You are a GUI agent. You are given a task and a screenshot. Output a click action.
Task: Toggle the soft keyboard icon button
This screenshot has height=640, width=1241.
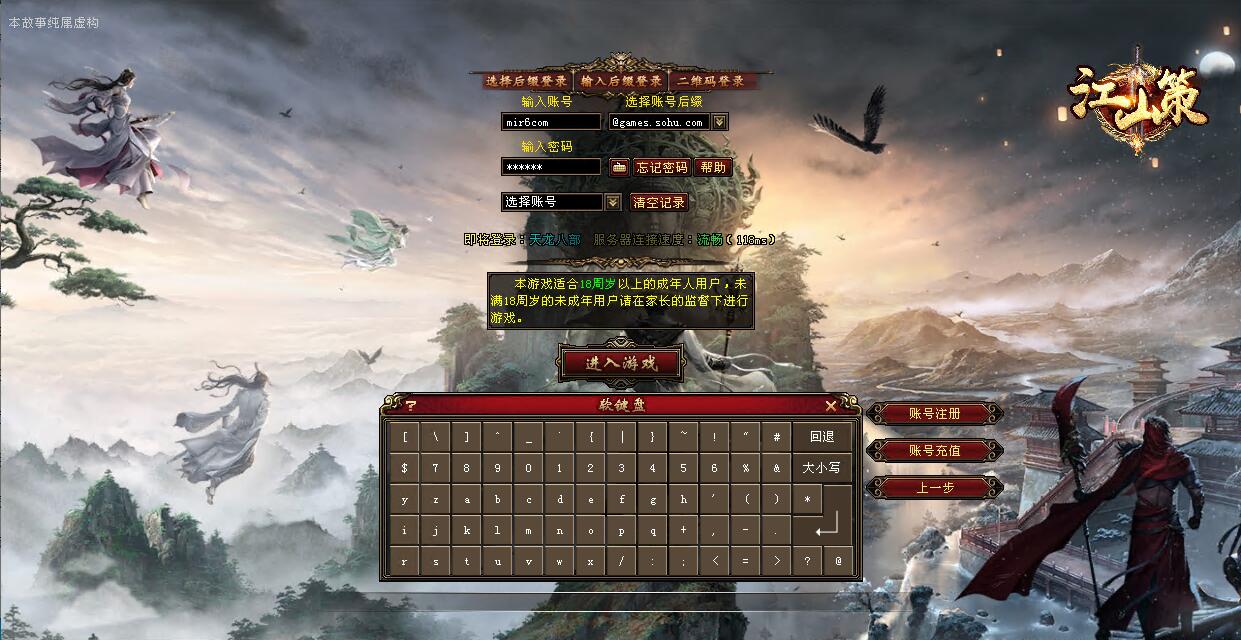click(x=619, y=167)
